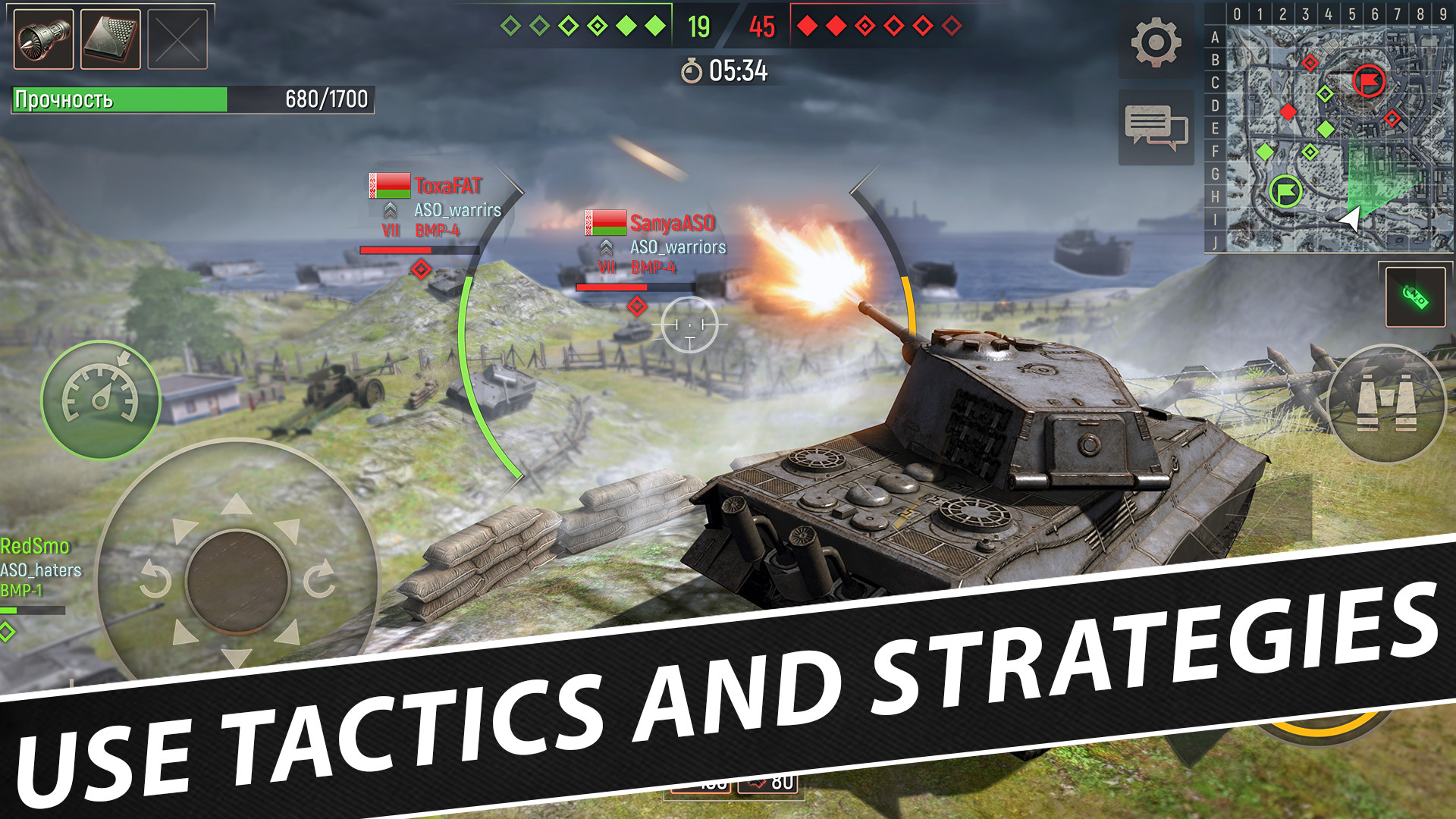Tap the green flag marker on the minimap
This screenshot has width=1456, height=819.
pos(1284,193)
